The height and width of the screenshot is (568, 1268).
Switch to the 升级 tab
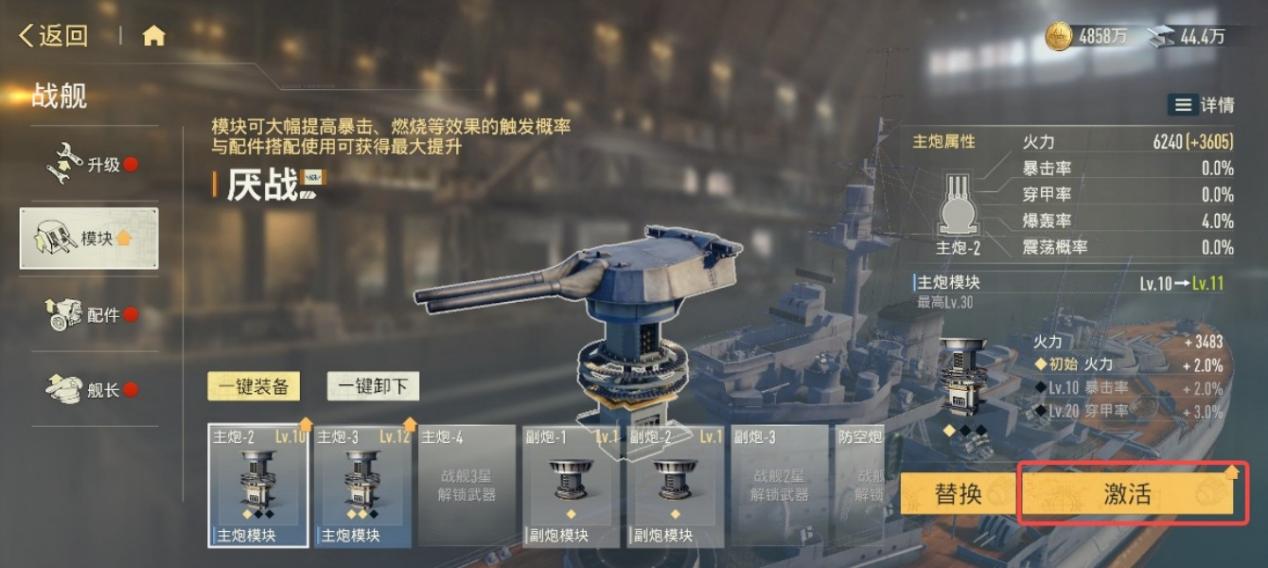pyautogui.click(x=90, y=165)
